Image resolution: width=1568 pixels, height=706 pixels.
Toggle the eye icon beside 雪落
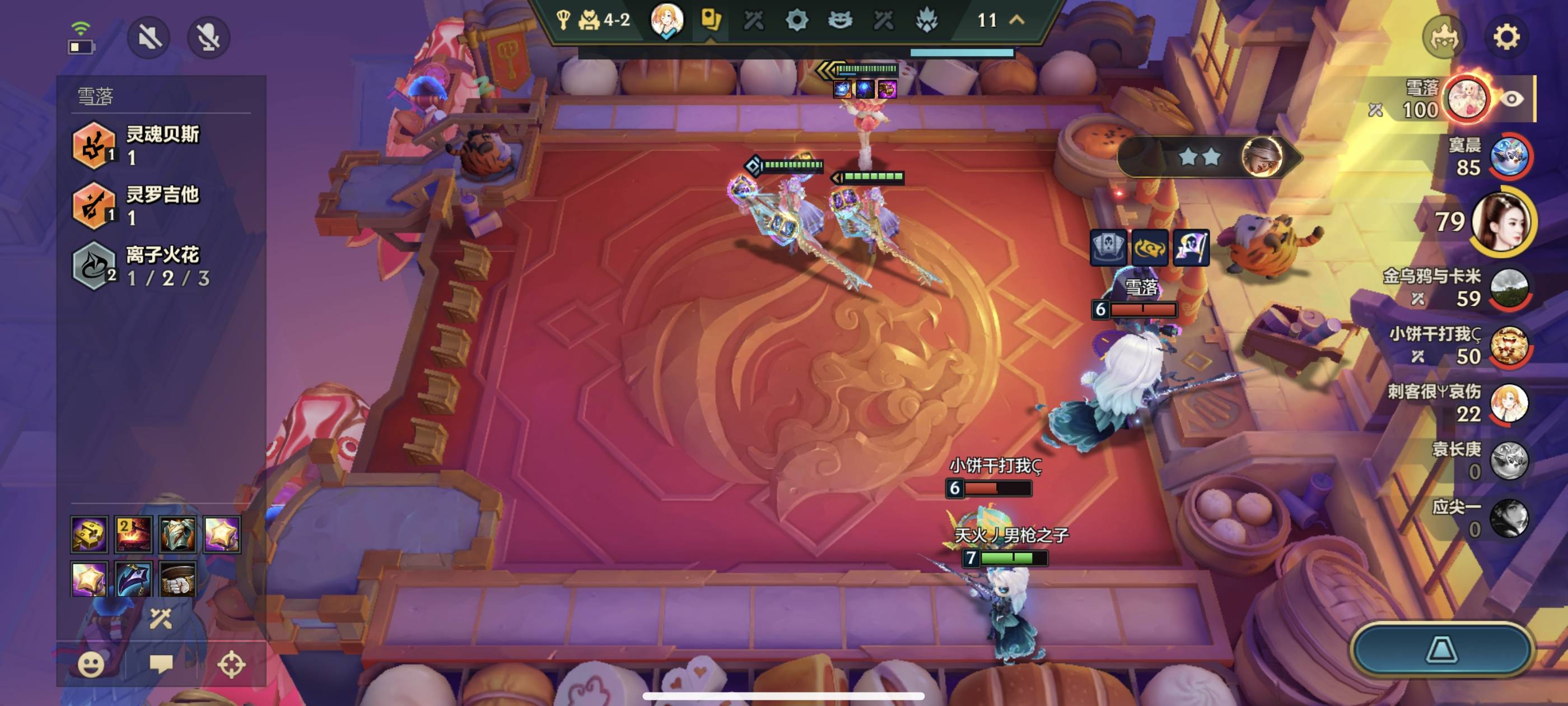[1511, 99]
